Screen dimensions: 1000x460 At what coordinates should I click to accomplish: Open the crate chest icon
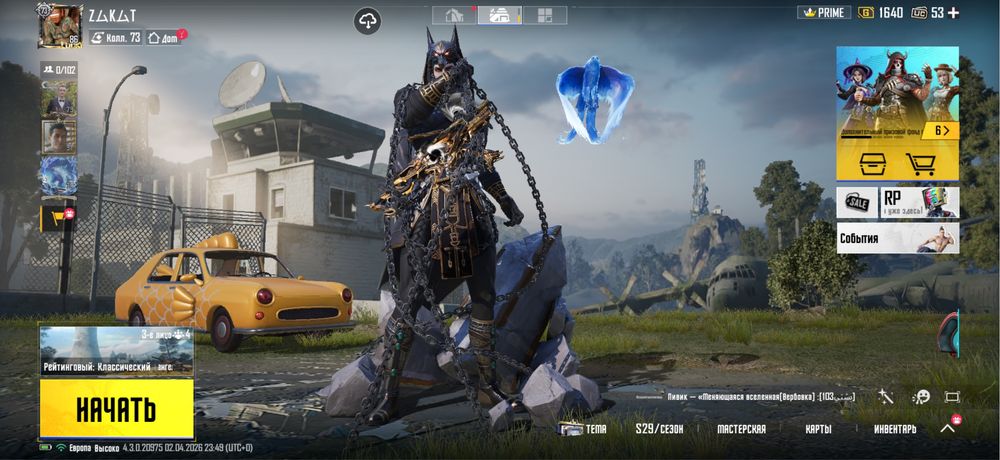866,164
